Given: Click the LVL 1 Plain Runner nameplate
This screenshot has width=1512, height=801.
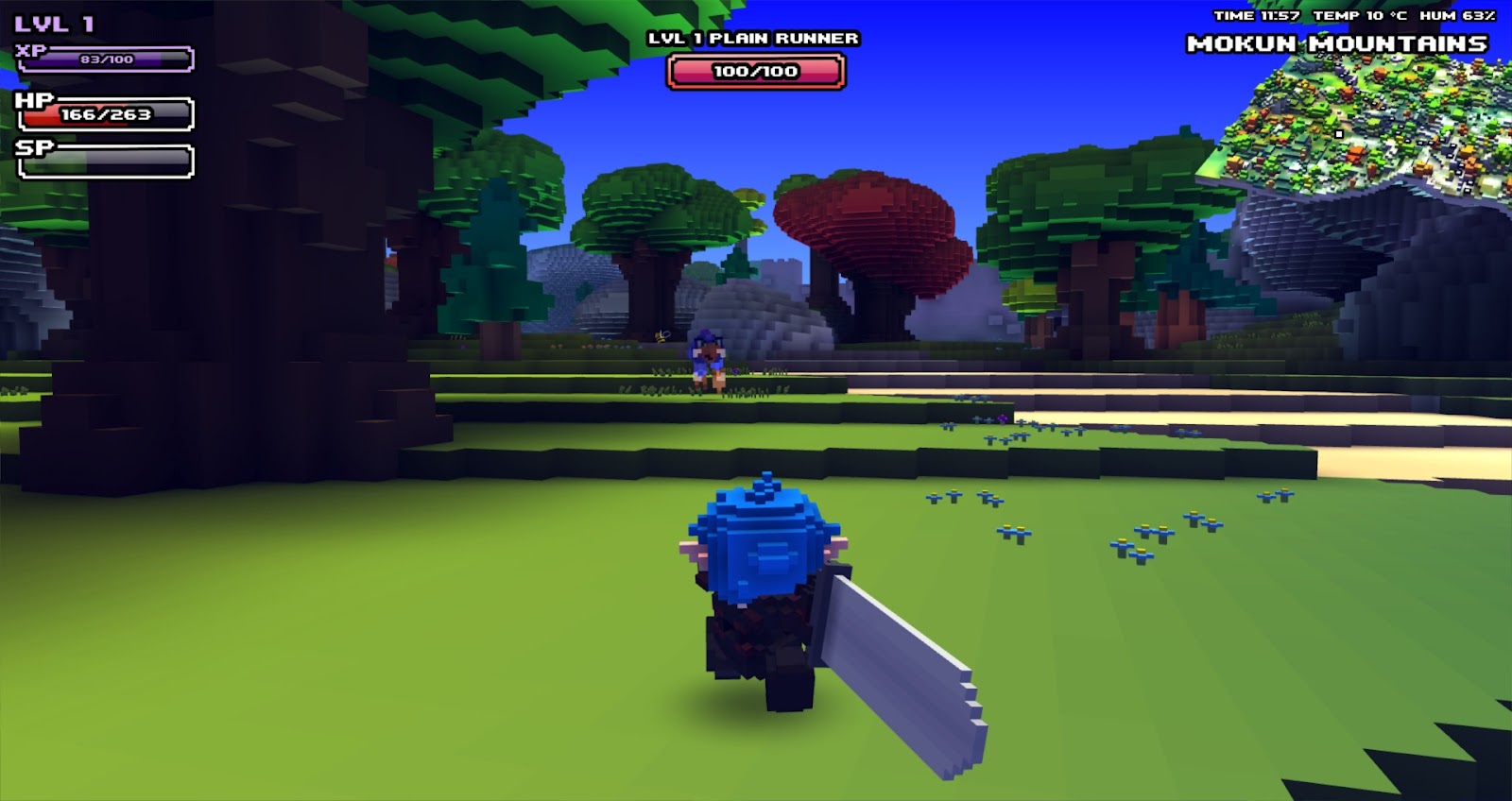Looking at the screenshot, I should pyautogui.click(x=753, y=40).
